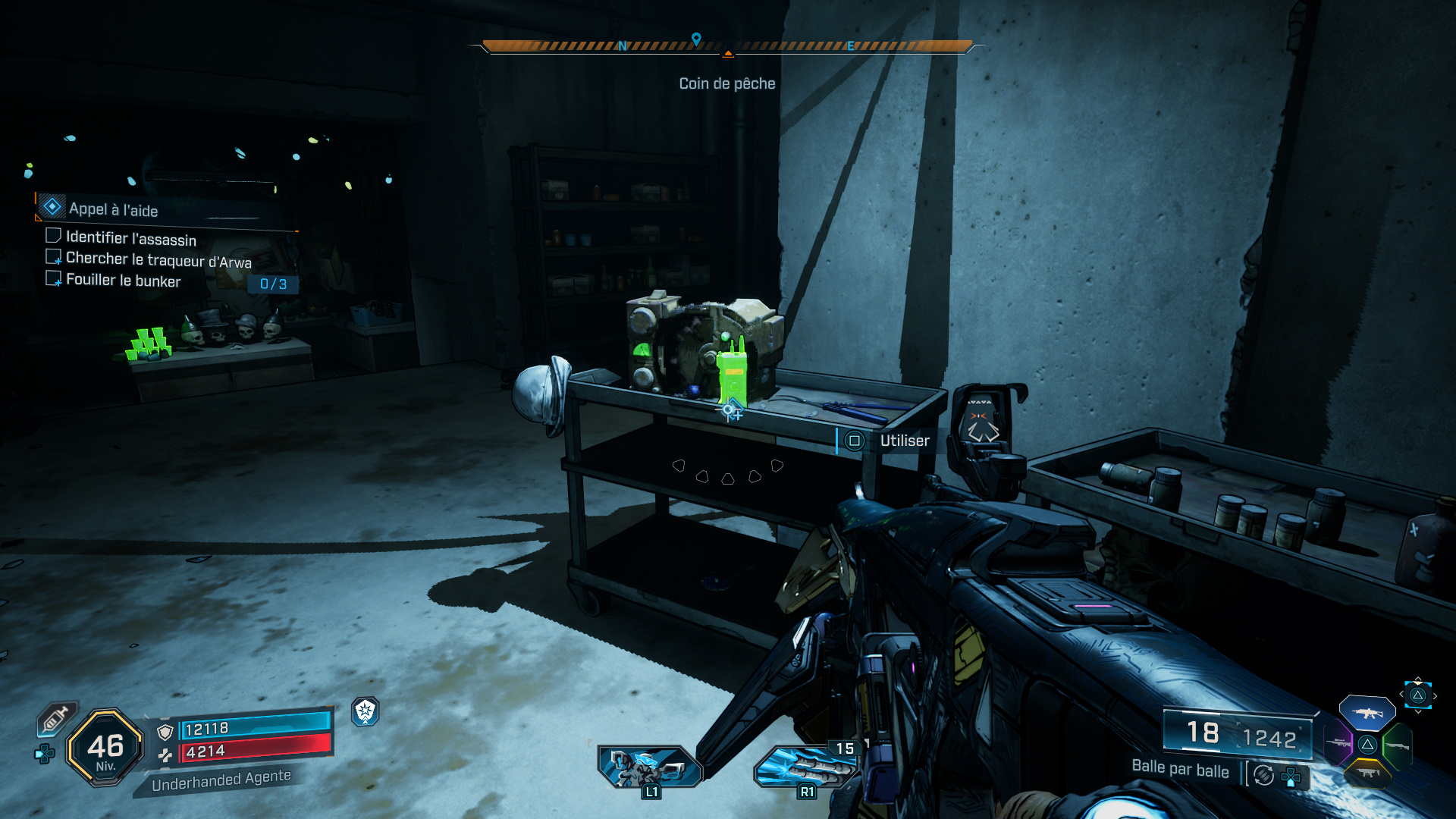Viewport: 1456px width, 819px height.
Task: Switch to the purple sniper rifle slot
Action: pos(1338,742)
